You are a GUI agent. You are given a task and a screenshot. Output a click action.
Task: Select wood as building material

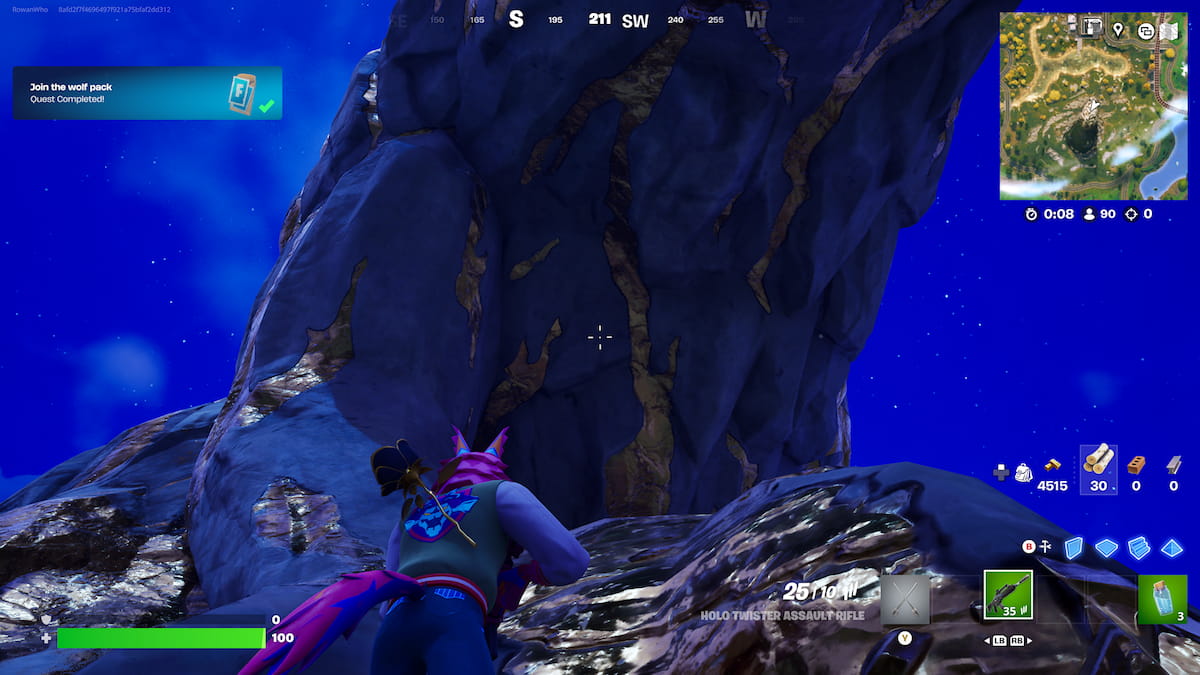[1099, 461]
